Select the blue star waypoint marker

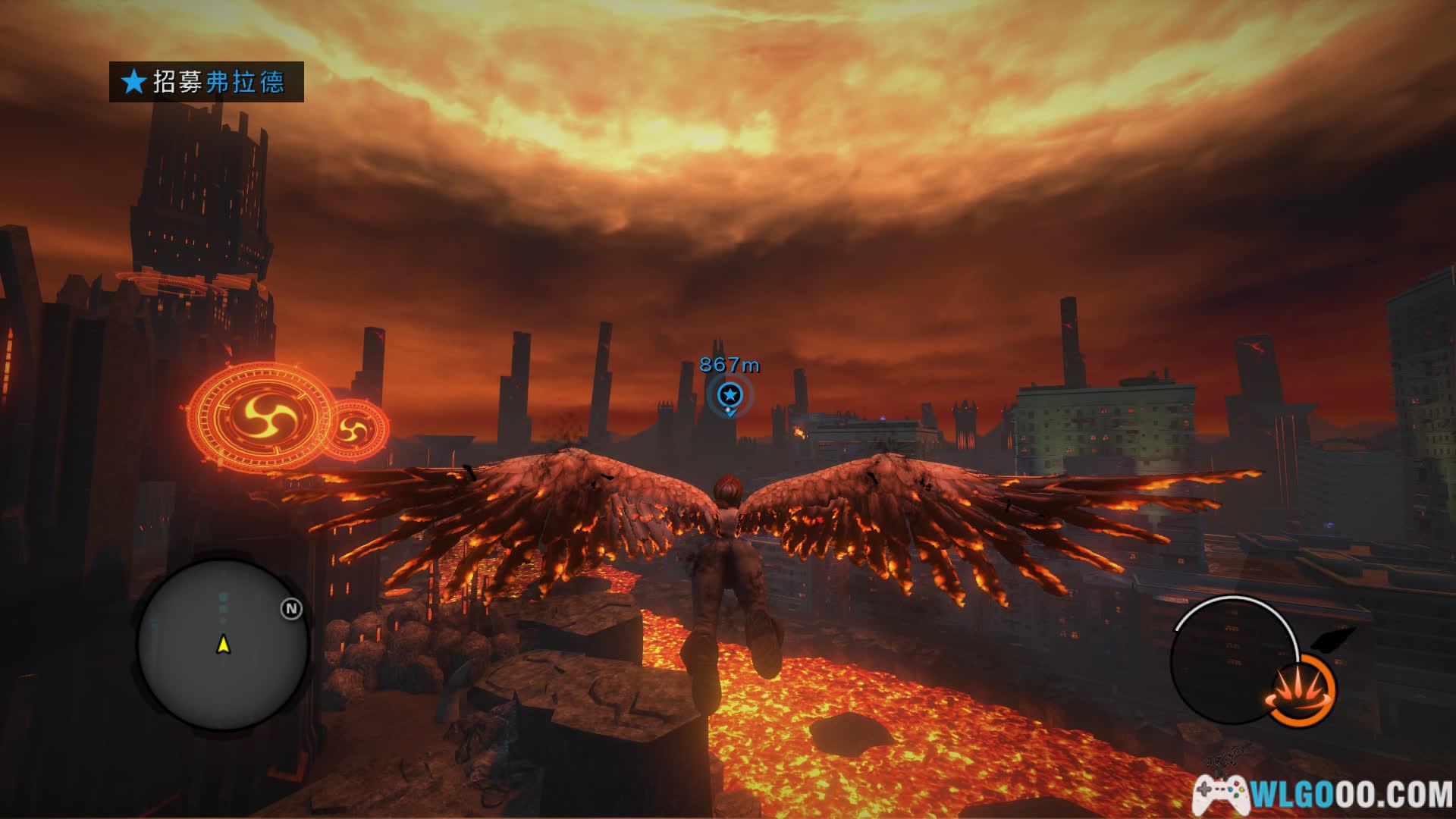point(730,394)
